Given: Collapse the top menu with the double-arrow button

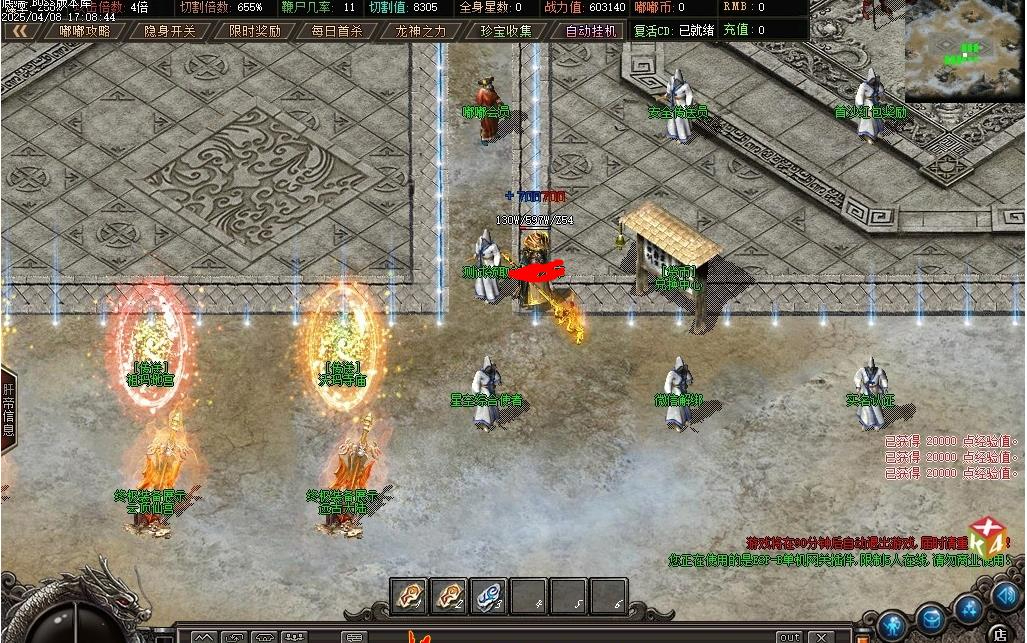Looking at the screenshot, I should coord(18,30).
